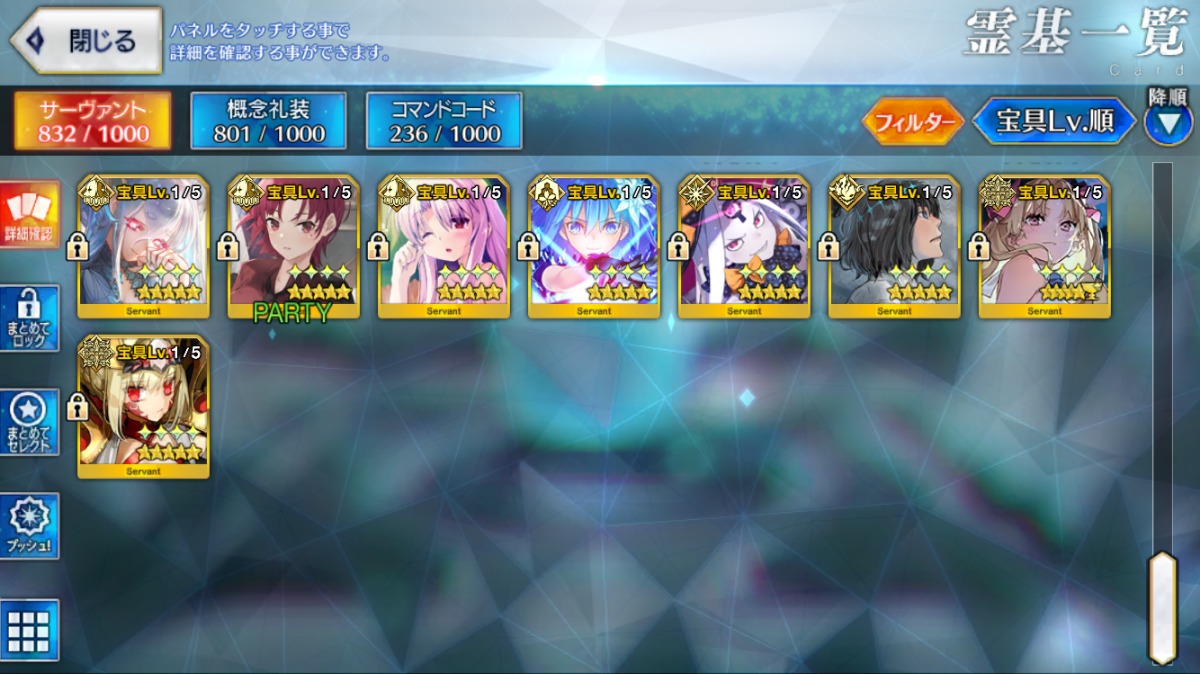Switch to the サーヴァント tab

click(x=93, y=121)
